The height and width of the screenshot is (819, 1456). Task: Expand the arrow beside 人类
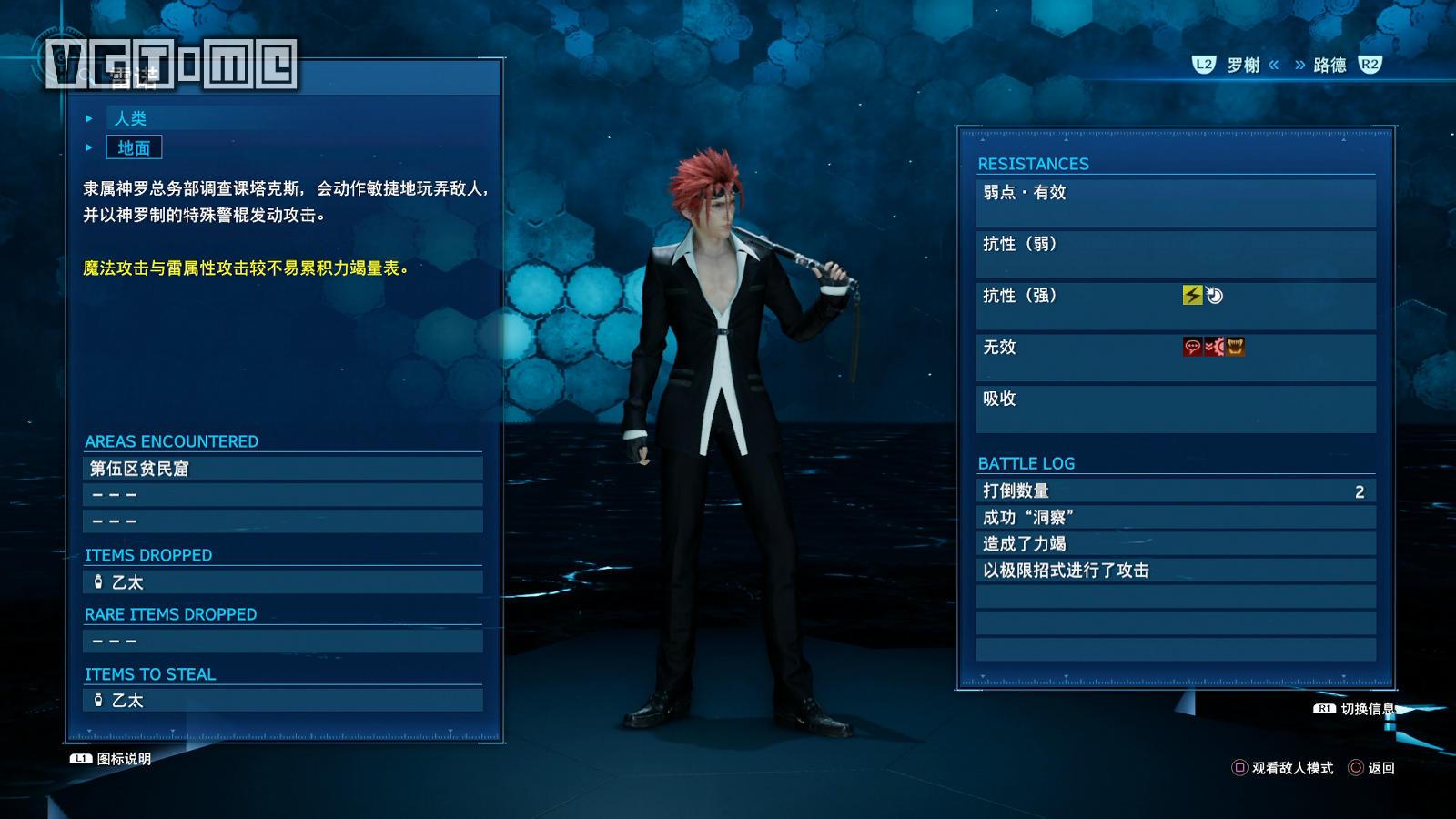(88, 117)
